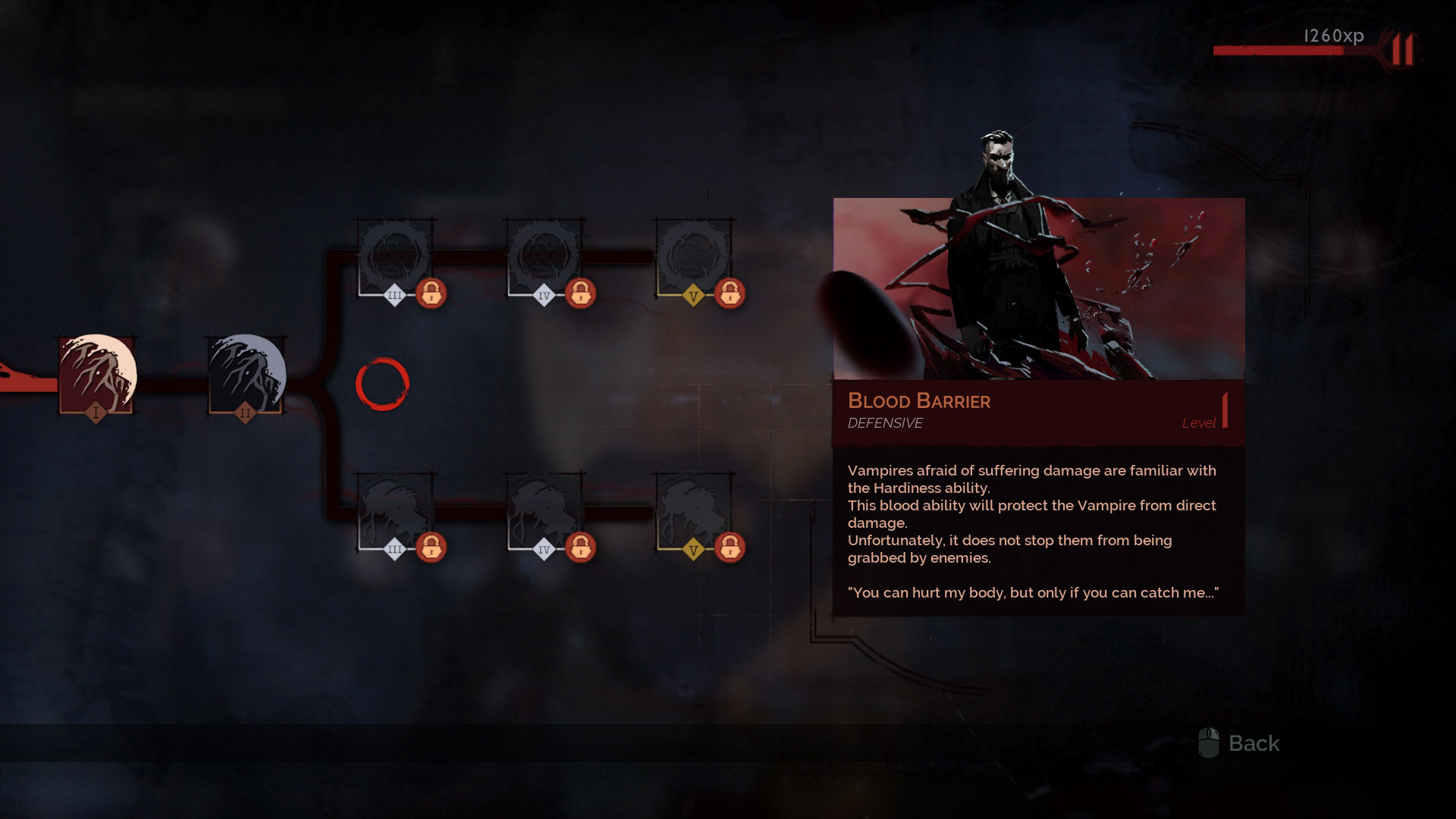The image size is (1456, 819).
Task: Select the Blood Barrier level I node
Action: coord(97,375)
